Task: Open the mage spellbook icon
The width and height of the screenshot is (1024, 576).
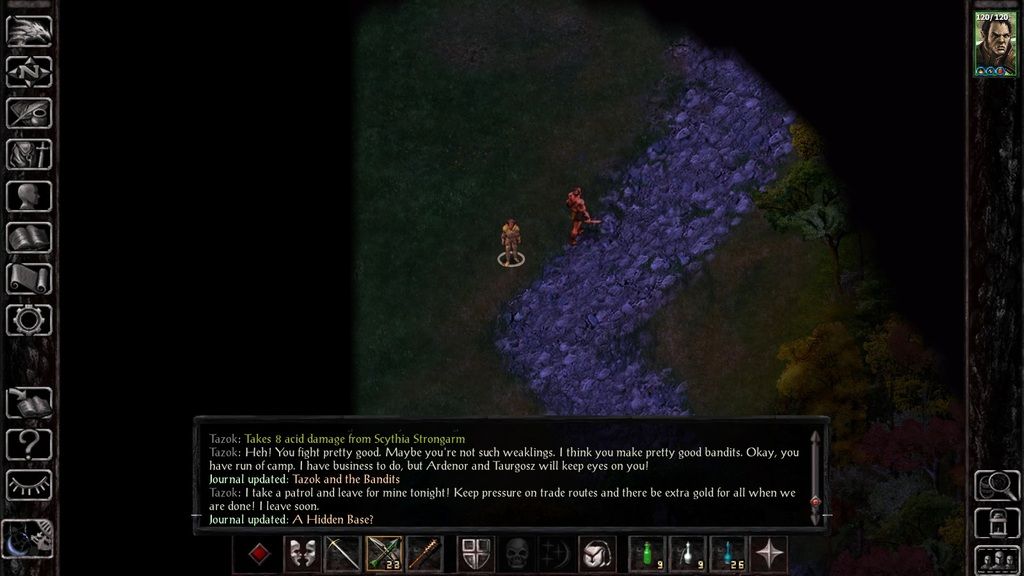Action: pos(29,237)
